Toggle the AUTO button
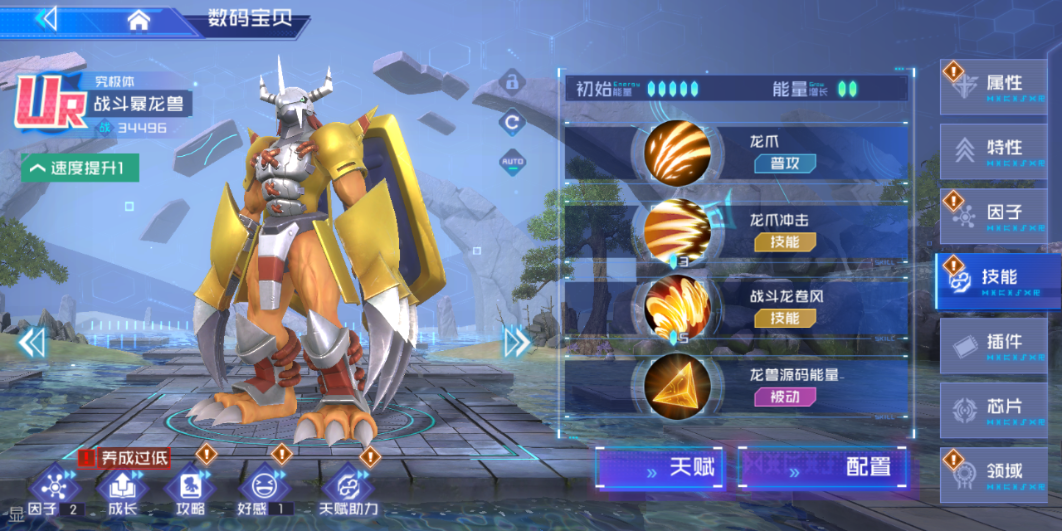 [x=511, y=161]
